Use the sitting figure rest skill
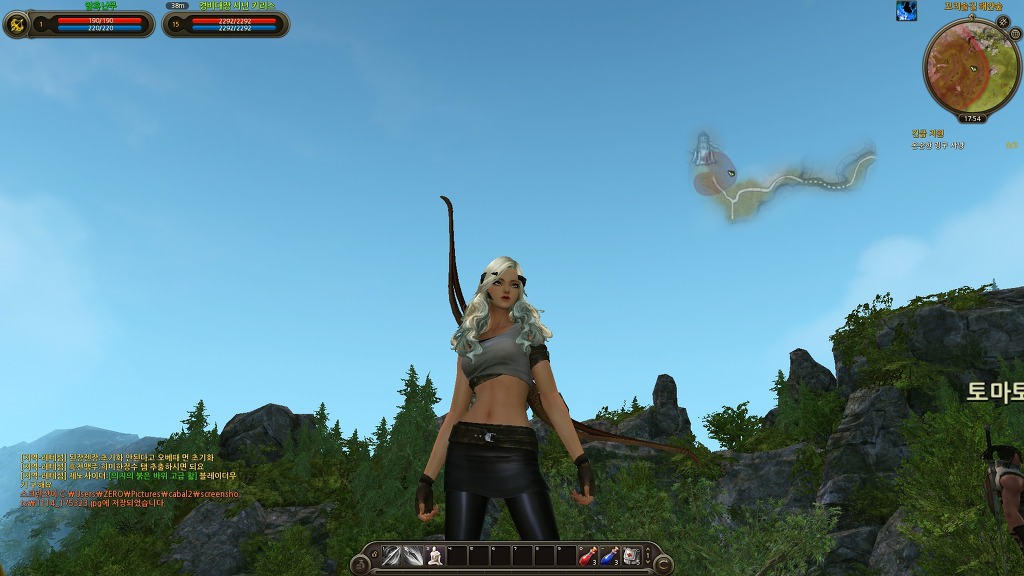The width and height of the screenshot is (1024, 576). pos(435,557)
